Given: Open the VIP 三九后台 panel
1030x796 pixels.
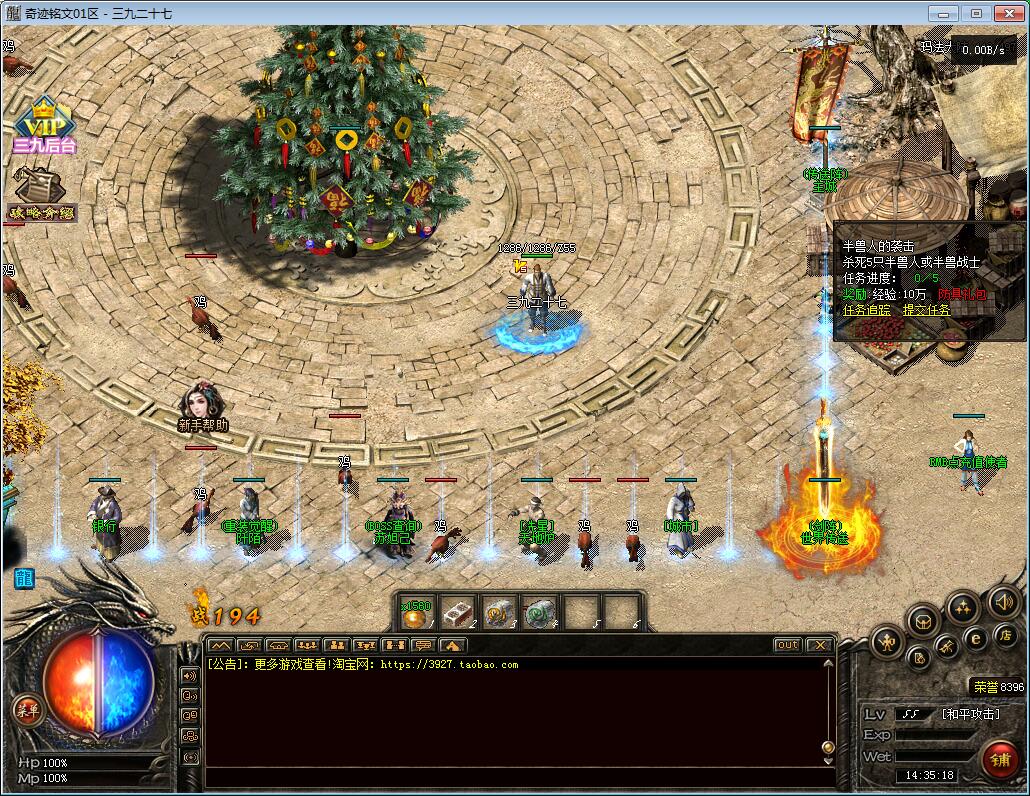Looking at the screenshot, I should coord(44,125).
